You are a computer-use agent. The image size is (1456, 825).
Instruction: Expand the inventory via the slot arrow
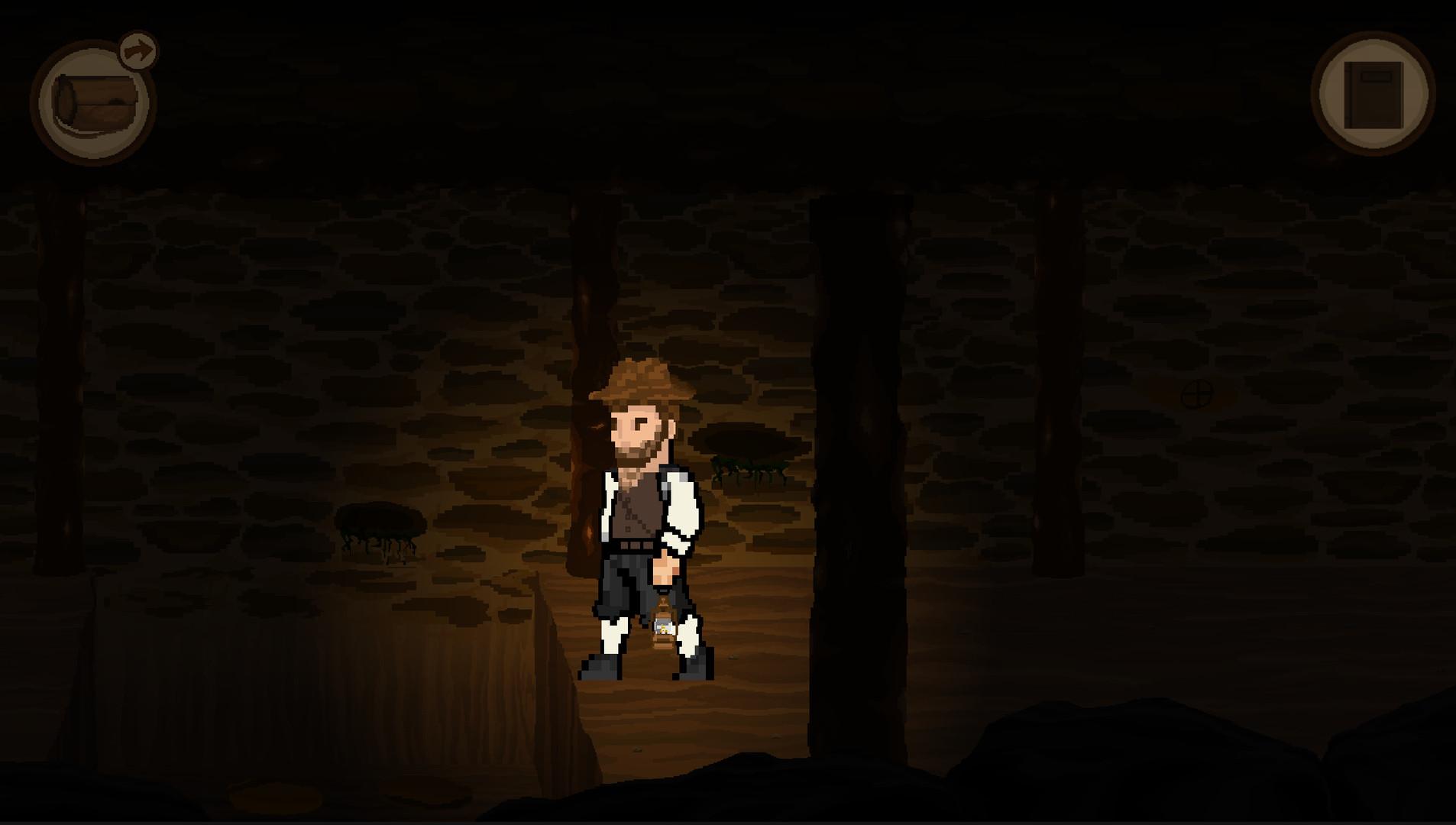pos(138,52)
